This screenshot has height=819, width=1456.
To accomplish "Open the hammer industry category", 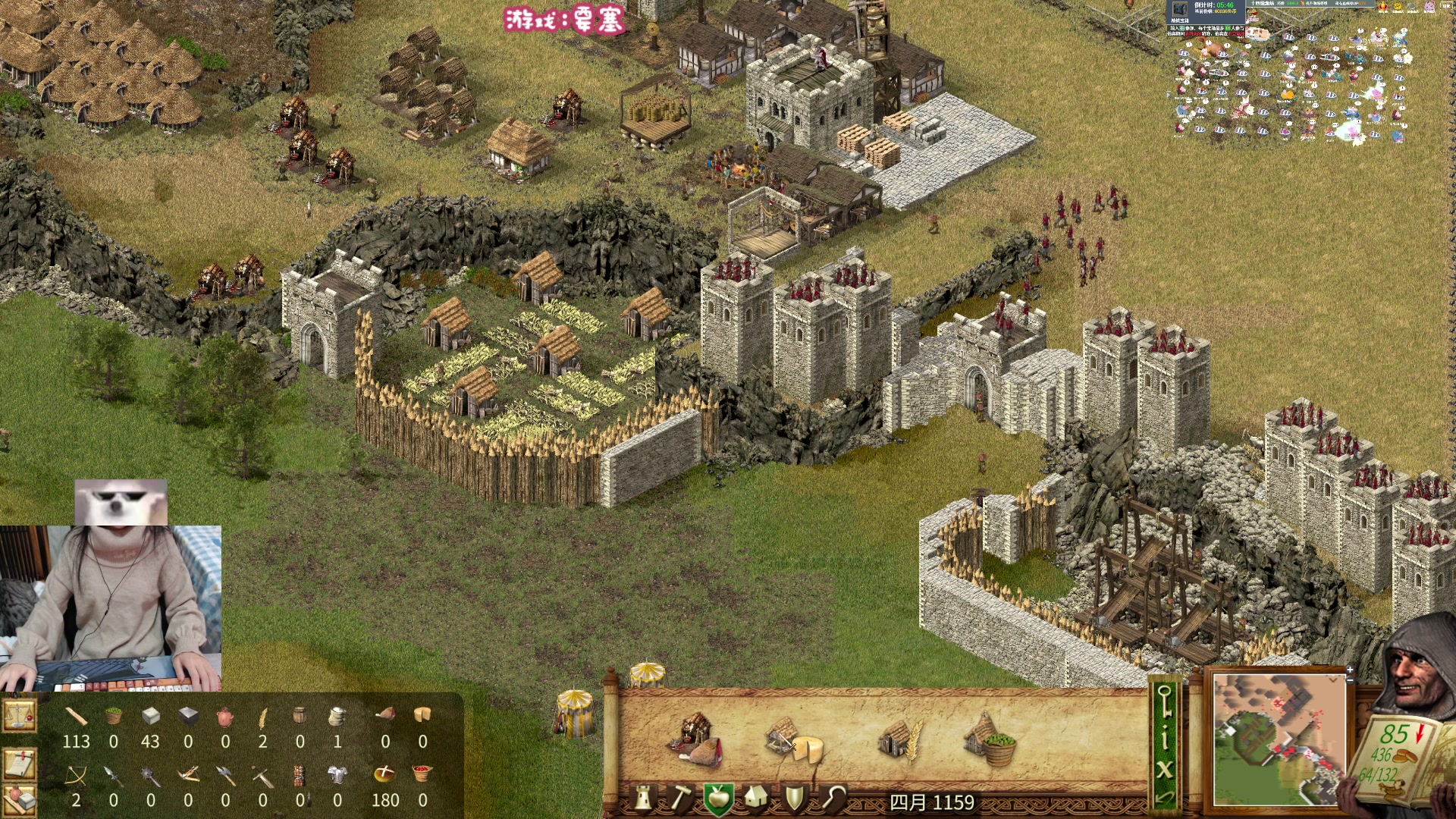I will pos(680,798).
